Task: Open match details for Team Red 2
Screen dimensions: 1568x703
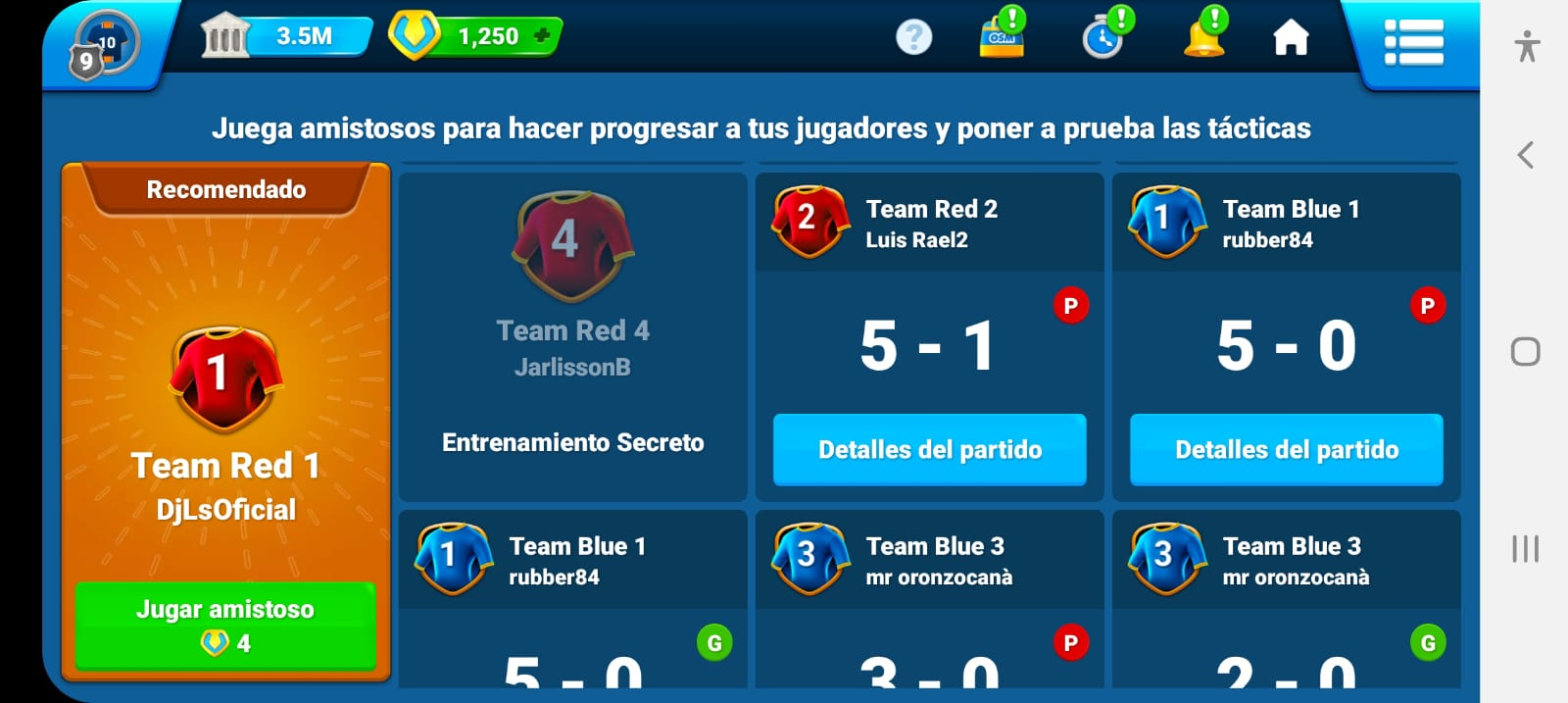Action: coord(929,450)
